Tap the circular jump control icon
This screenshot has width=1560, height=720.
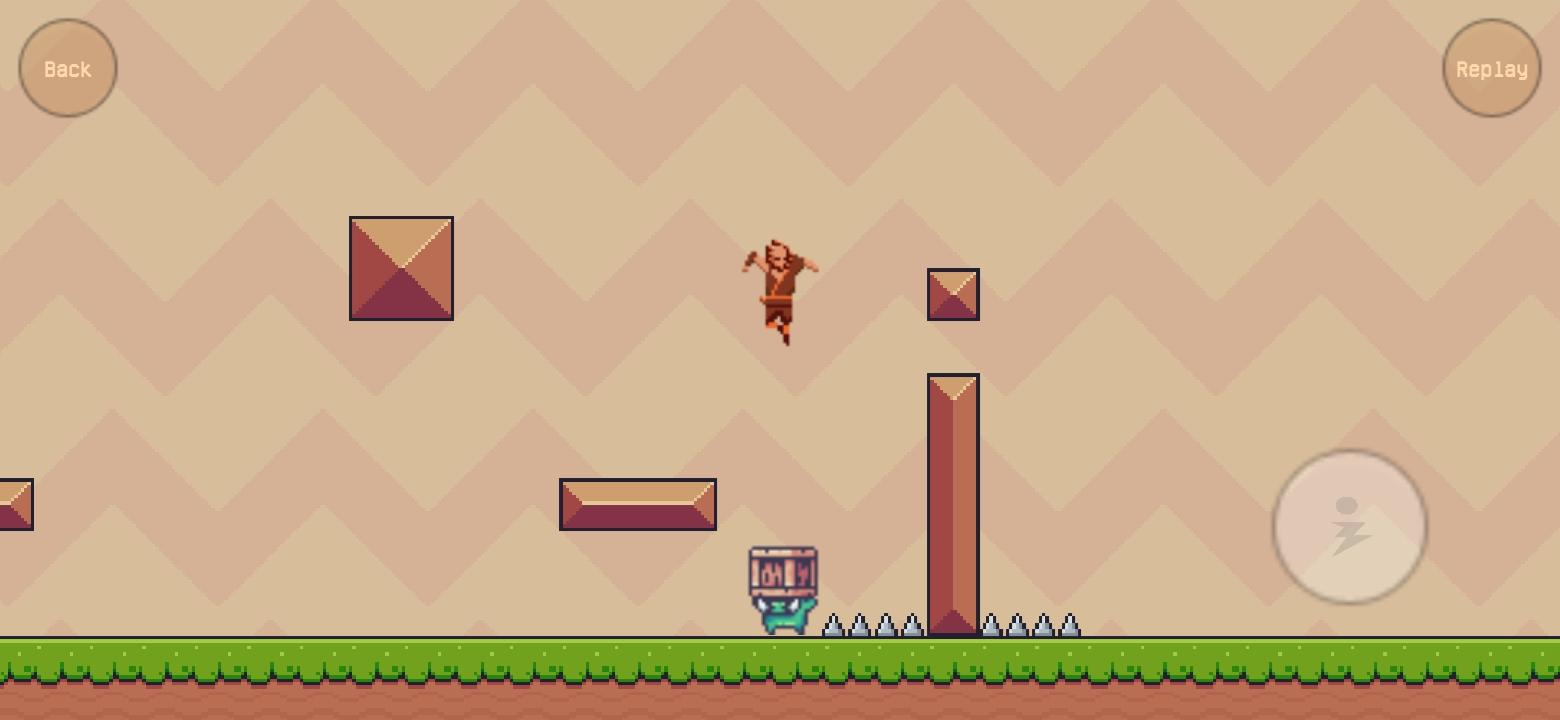click(x=1348, y=527)
